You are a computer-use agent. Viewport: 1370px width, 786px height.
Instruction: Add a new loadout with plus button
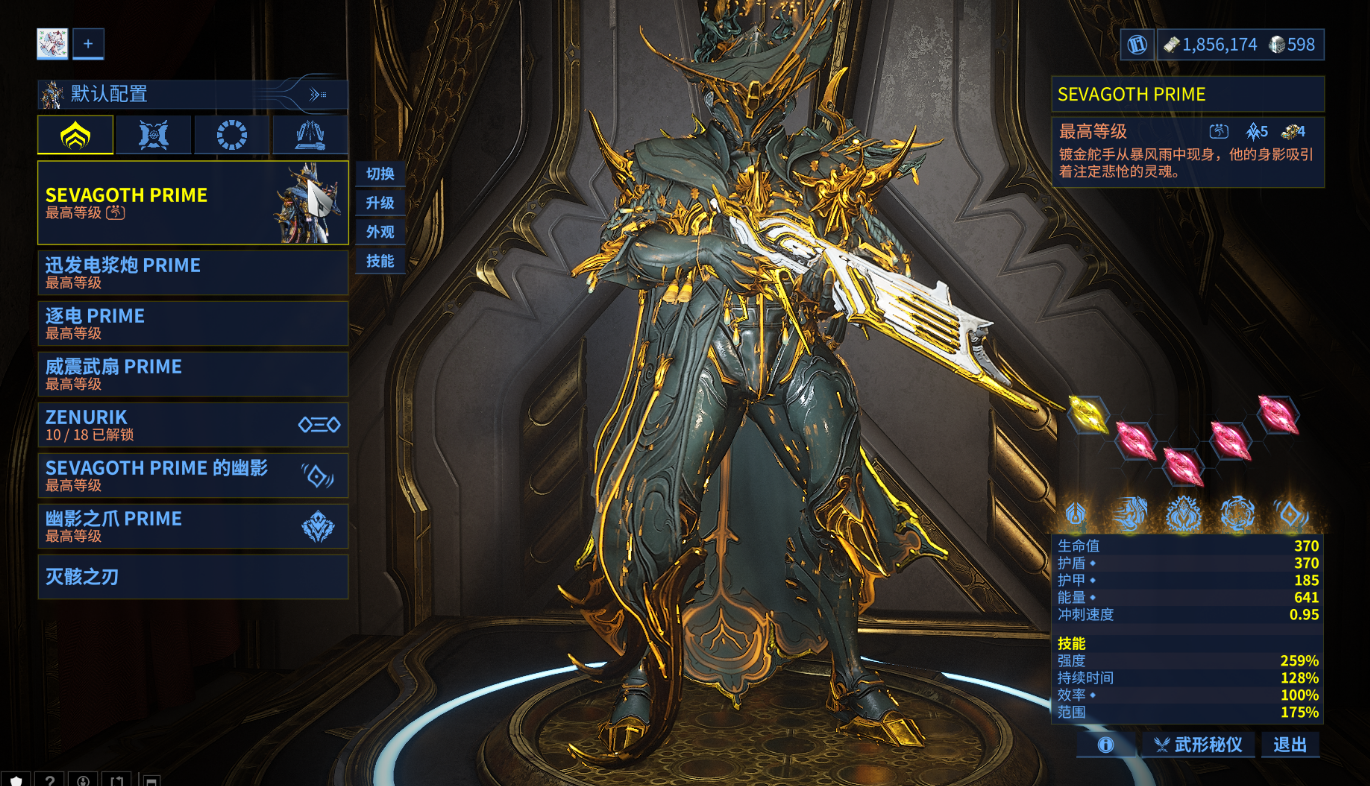click(x=88, y=44)
